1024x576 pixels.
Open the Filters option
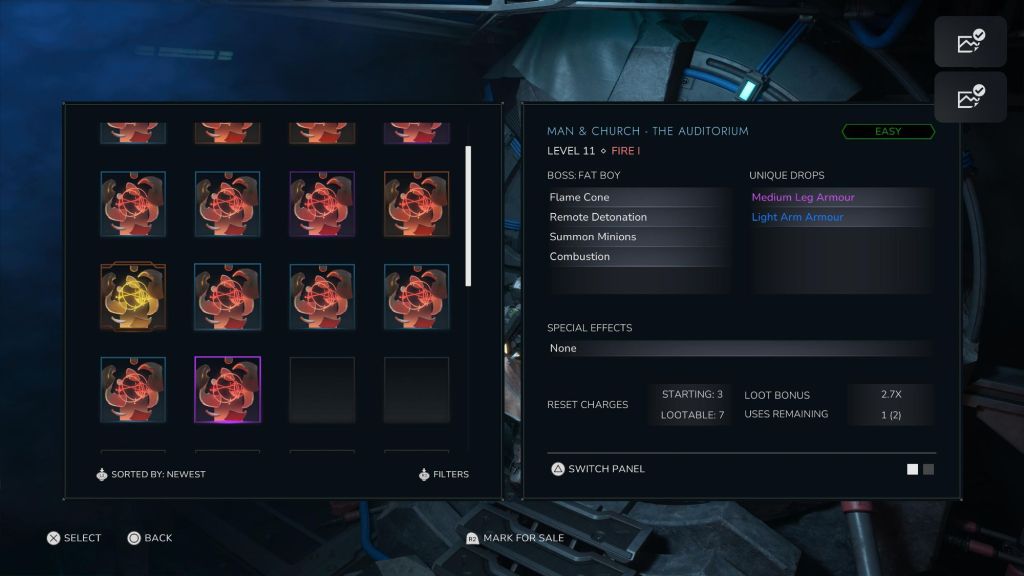click(444, 474)
